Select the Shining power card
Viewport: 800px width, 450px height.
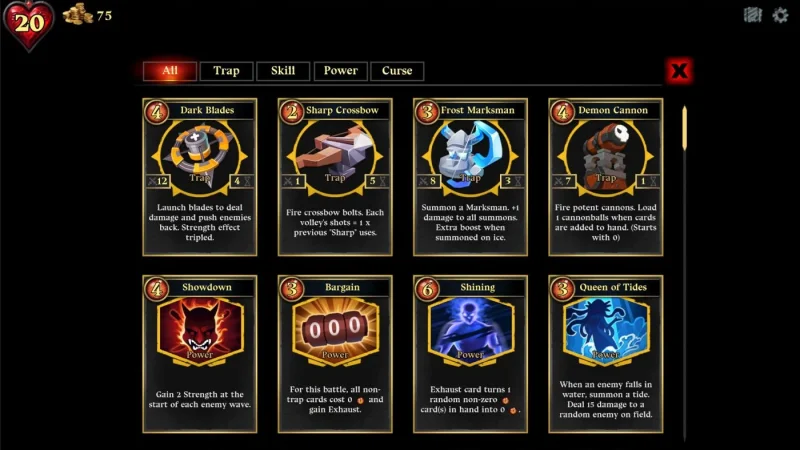click(x=470, y=354)
